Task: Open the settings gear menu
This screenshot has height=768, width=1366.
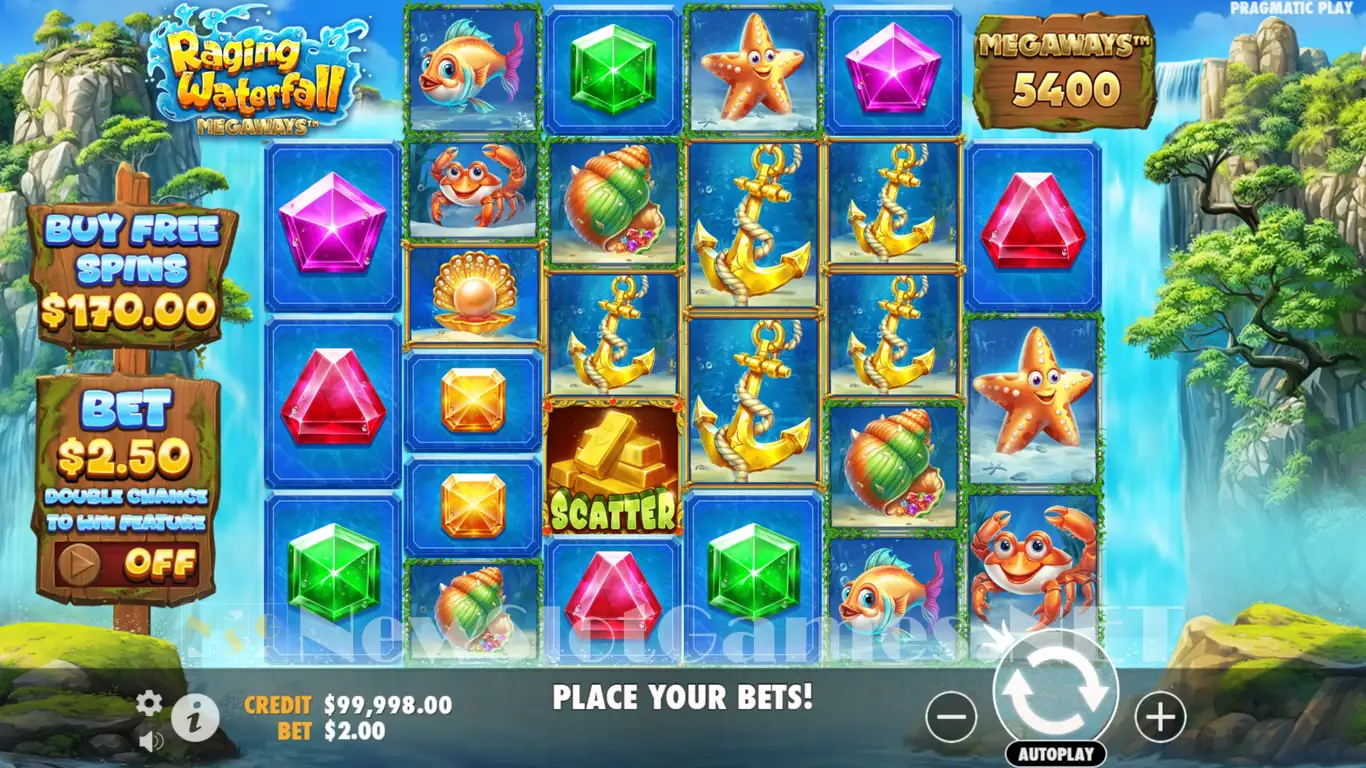Action: pyautogui.click(x=149, y=703)
